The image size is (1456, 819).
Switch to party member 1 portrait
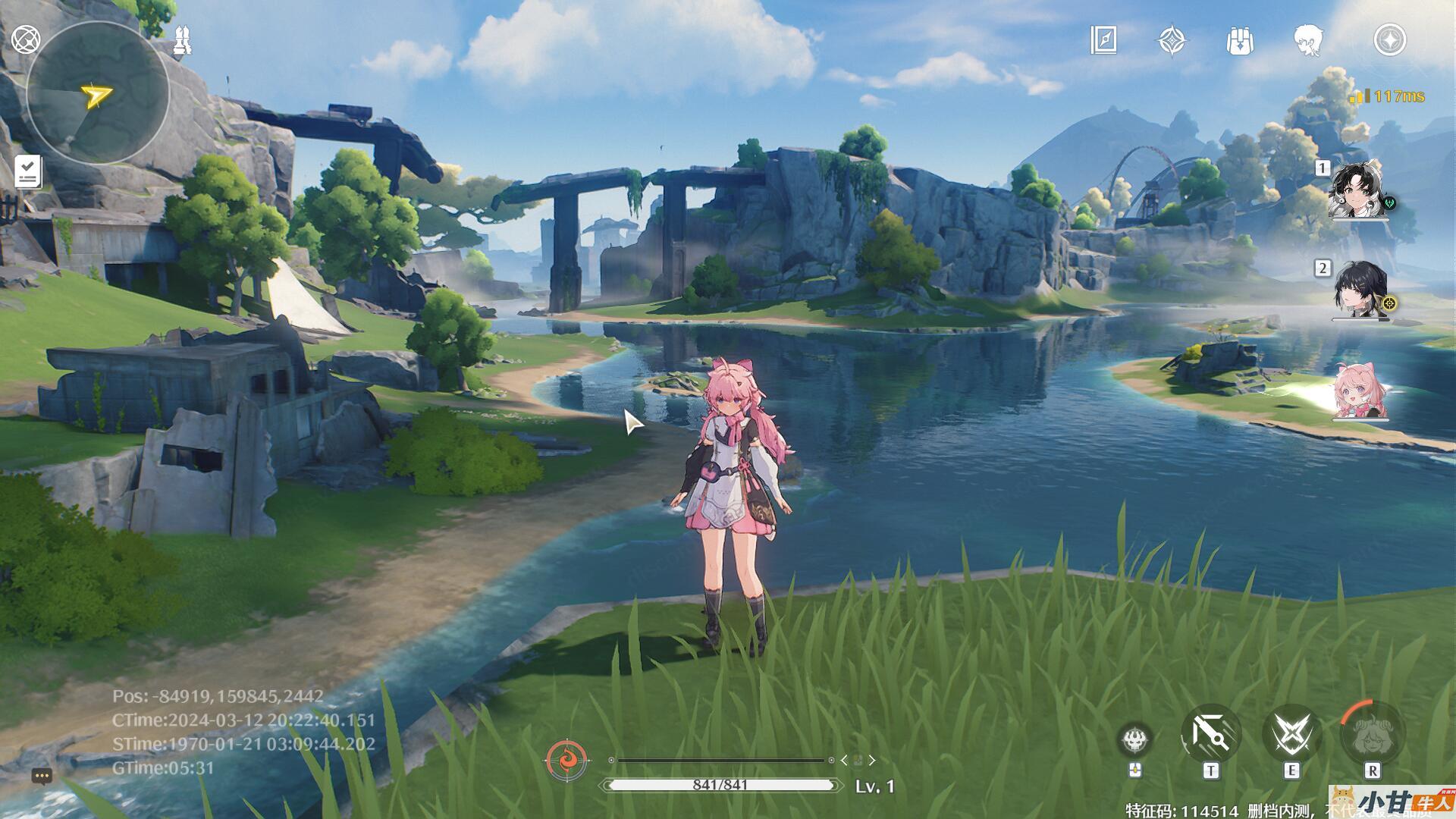(1360, 190)
